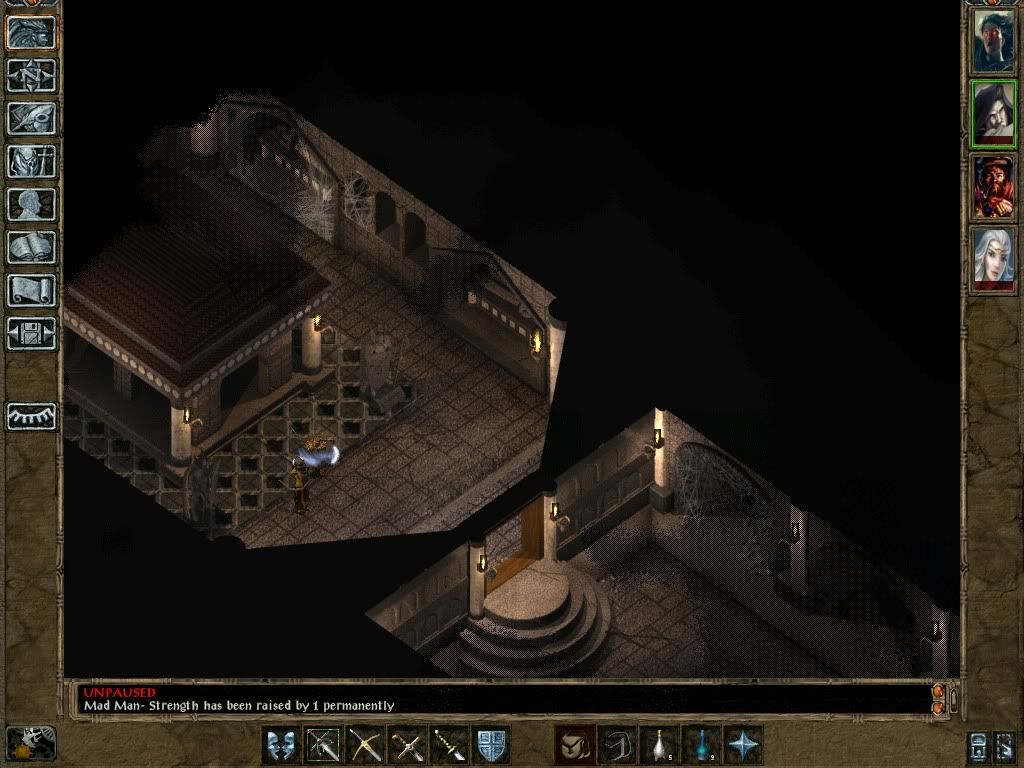Show the character record silhouette button
This screenshot has width=1024, height=768.
point(32,205)
